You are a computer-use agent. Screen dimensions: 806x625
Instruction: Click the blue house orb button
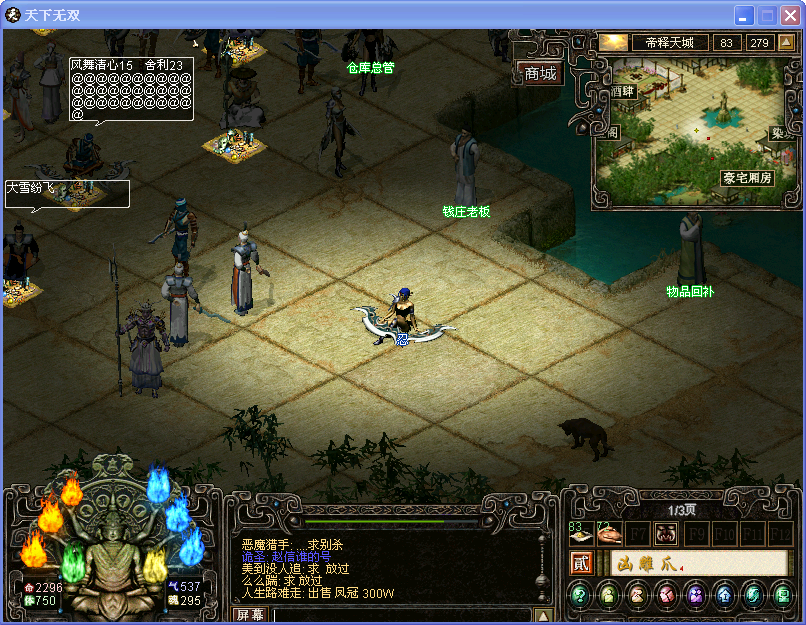click(724, 597)
